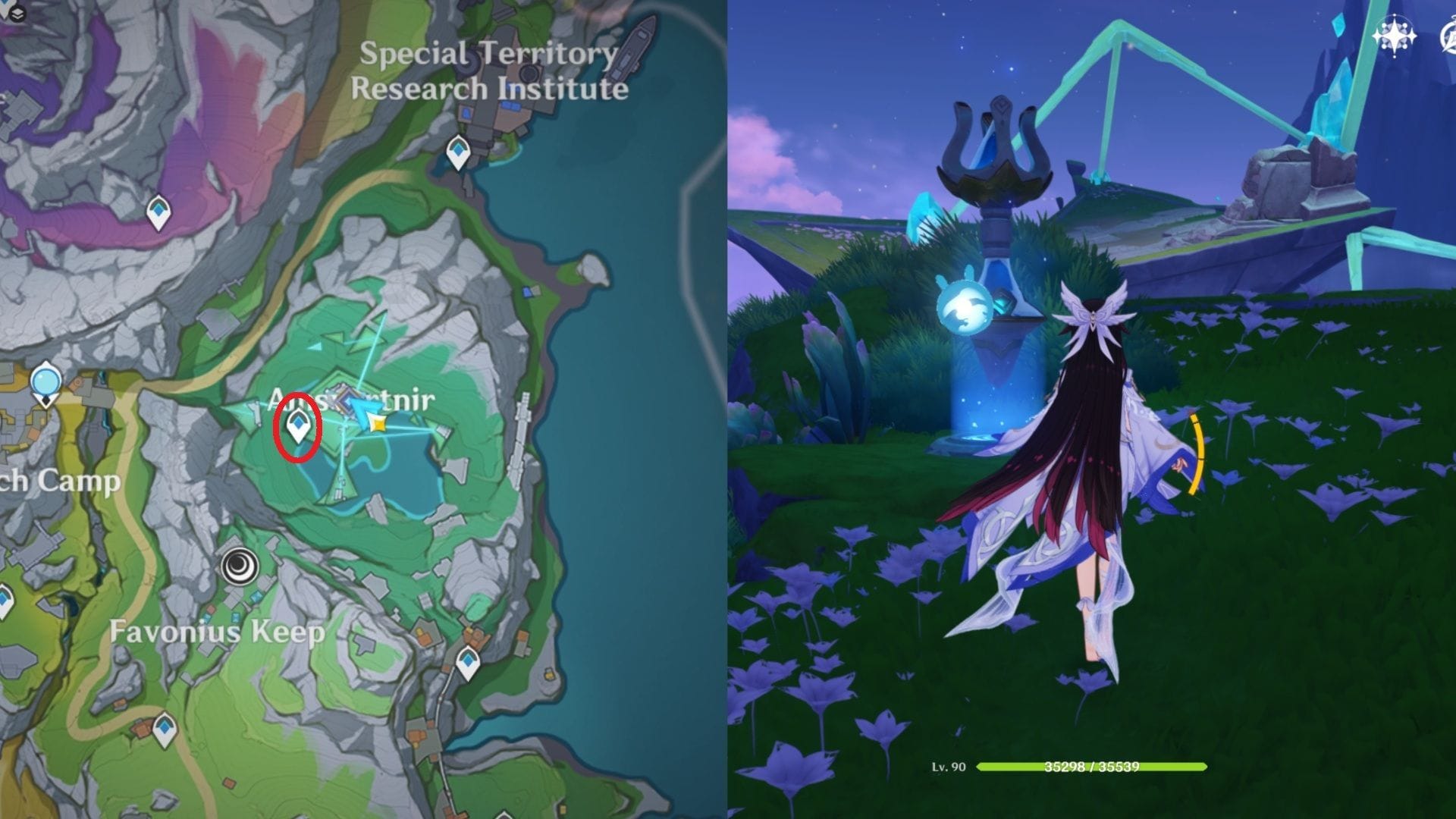Select the Statue of the Seven marker
Screen dimensions: 1456x819
[x=46, y=381]
